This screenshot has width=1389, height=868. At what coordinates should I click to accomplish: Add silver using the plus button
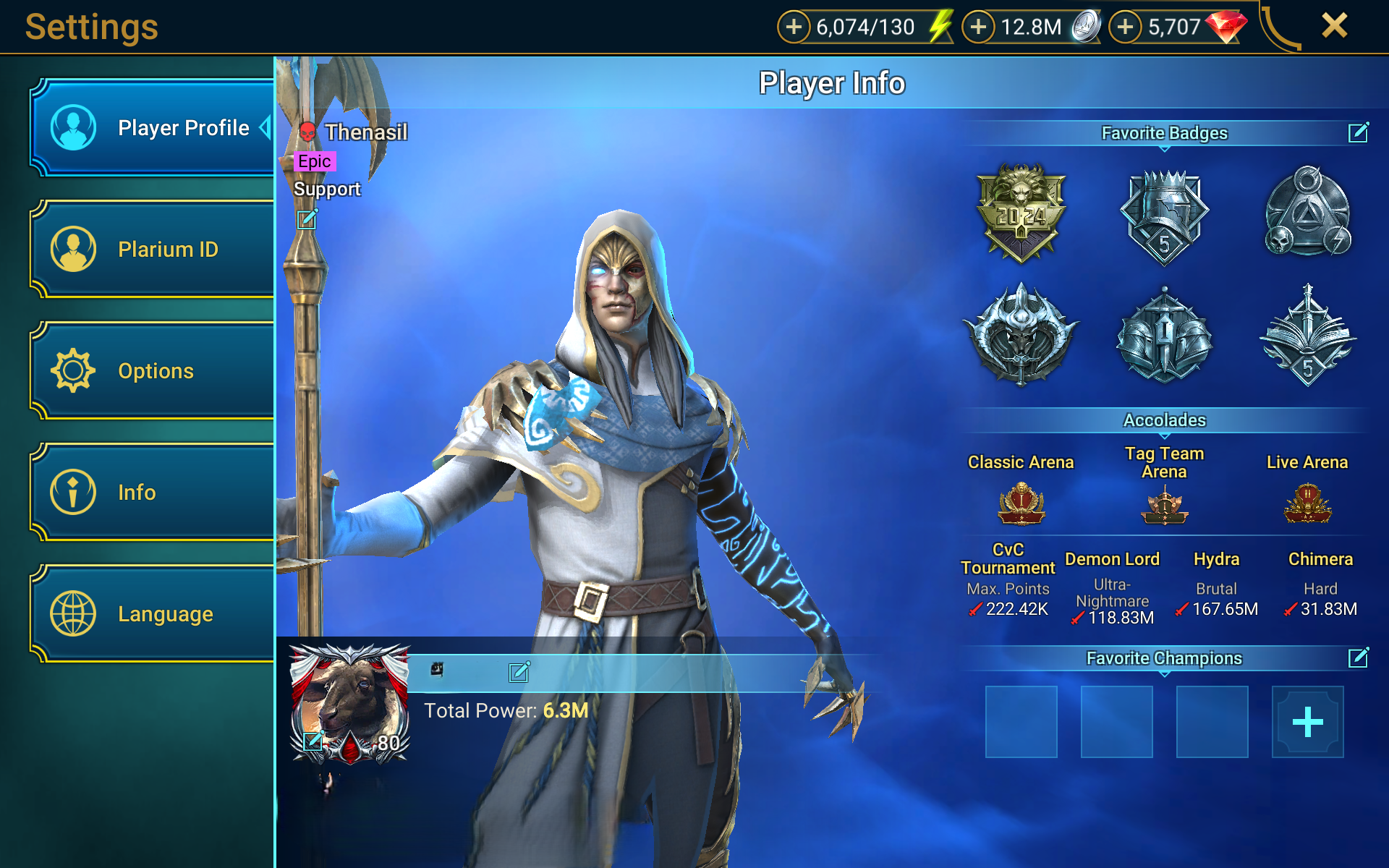pos(978,27)
